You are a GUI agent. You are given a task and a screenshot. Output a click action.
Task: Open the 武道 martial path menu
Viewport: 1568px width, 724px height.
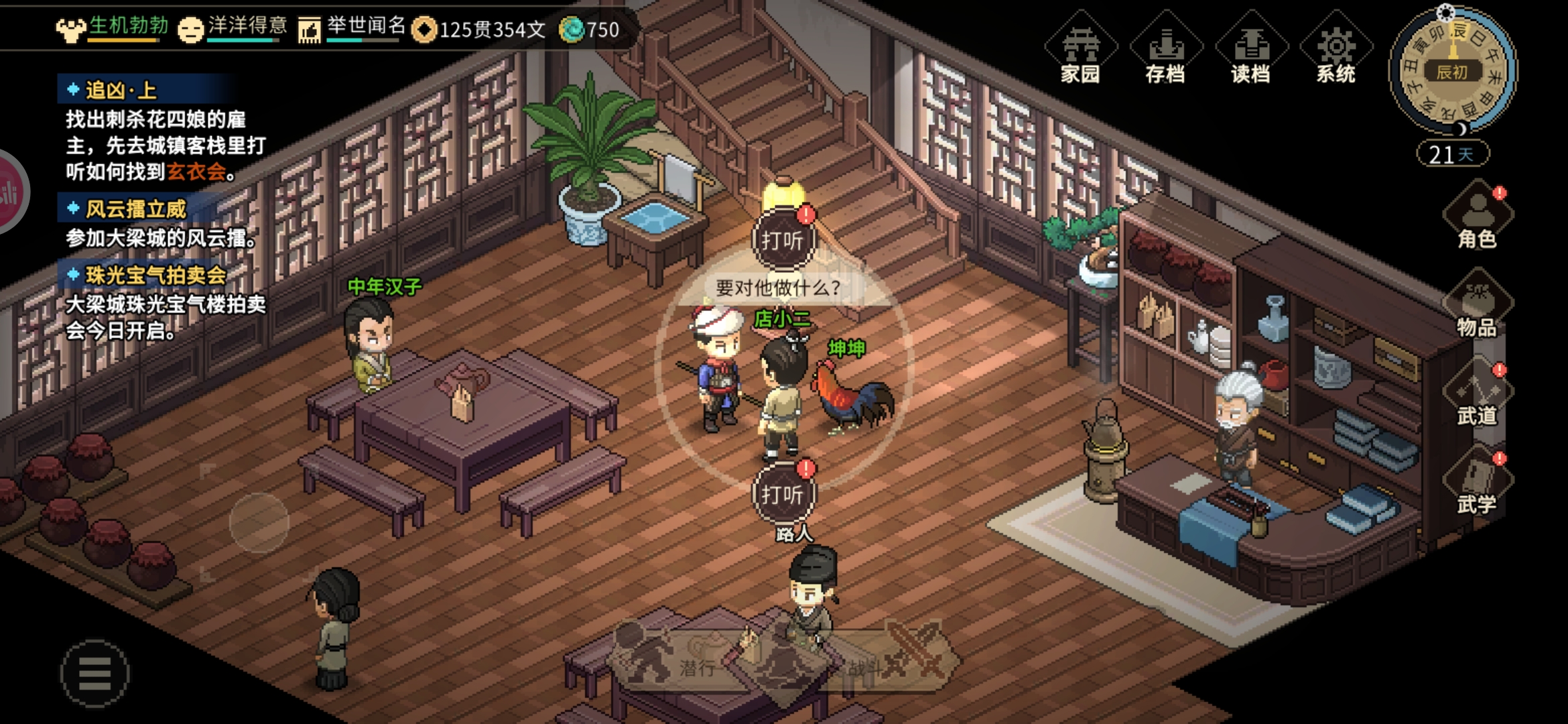tap(1477, 394)
